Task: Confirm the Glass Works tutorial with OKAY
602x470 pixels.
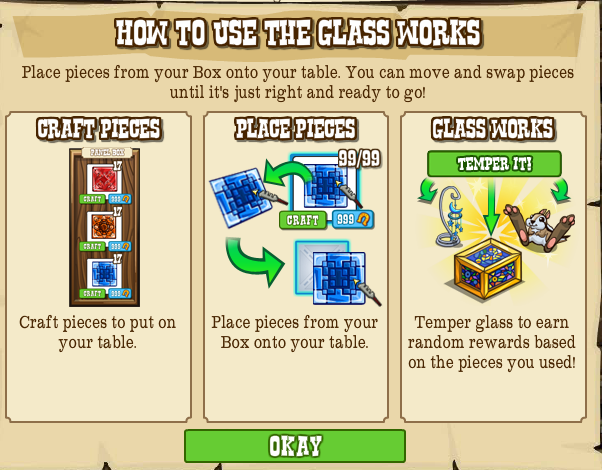Action: click(295, 446)
